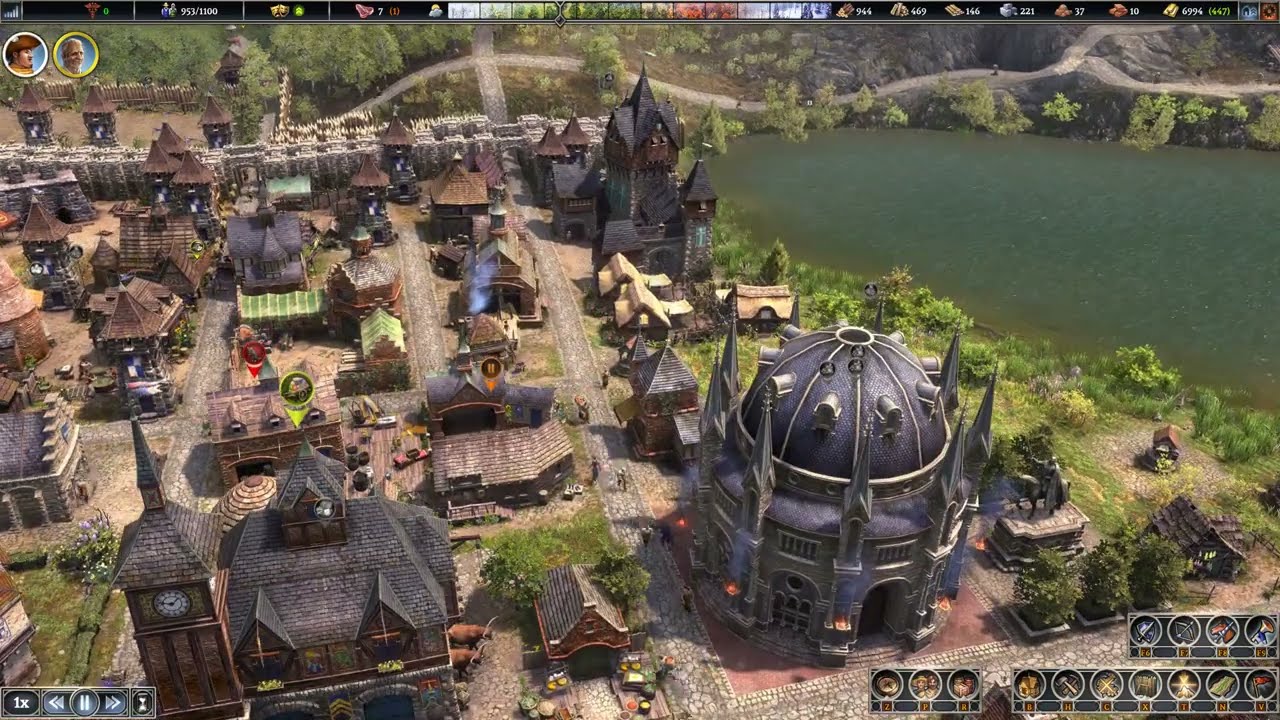Slow down game speed with rewind arrows
The height and width of the screenshot is (720, 1280).
tap(57, 702)
